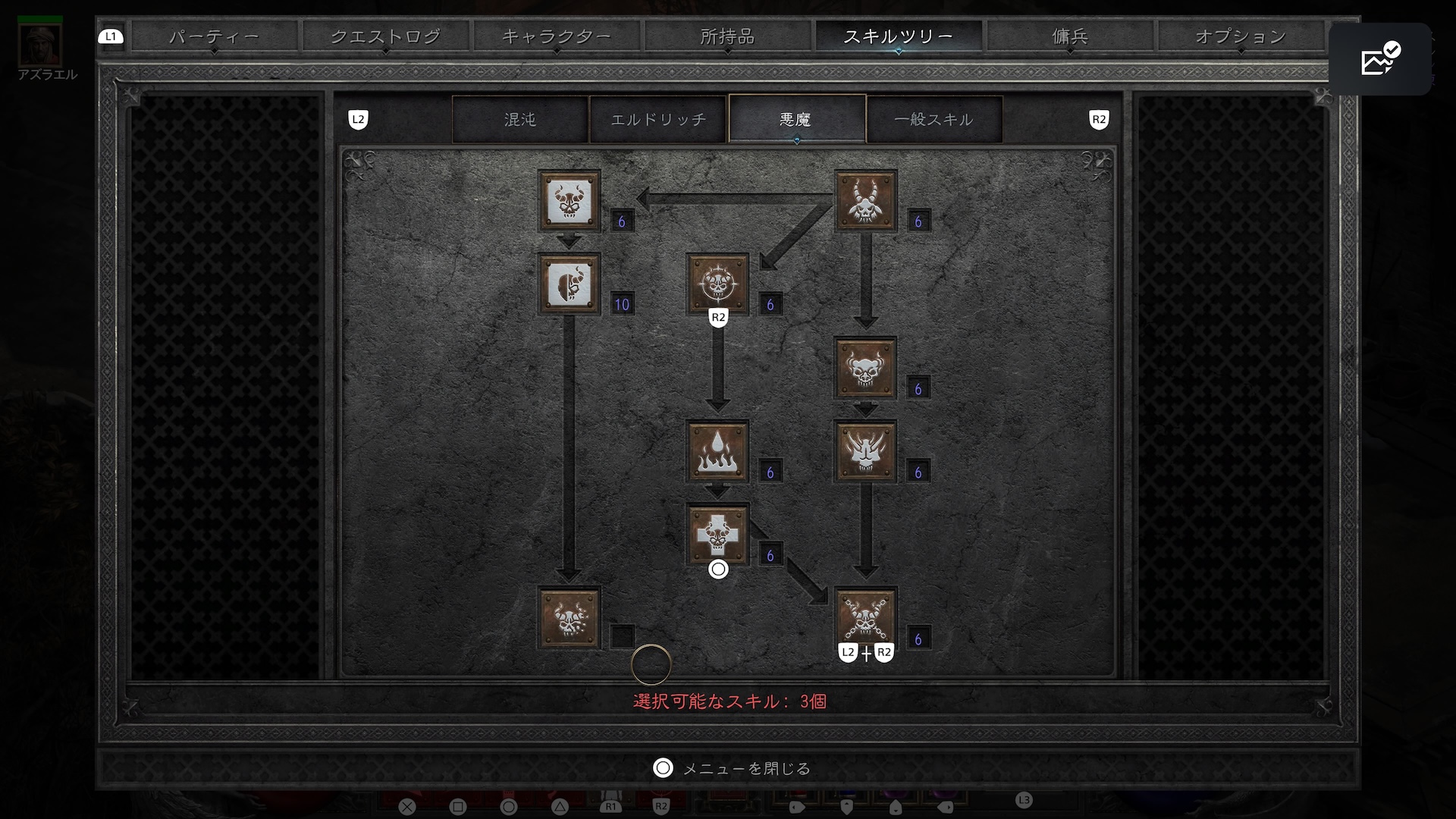Image resolution: width=1456 pixels, height=819 pixels.
Task: Select the unleveled shattered skull skill
Action: tap(569, 618)
